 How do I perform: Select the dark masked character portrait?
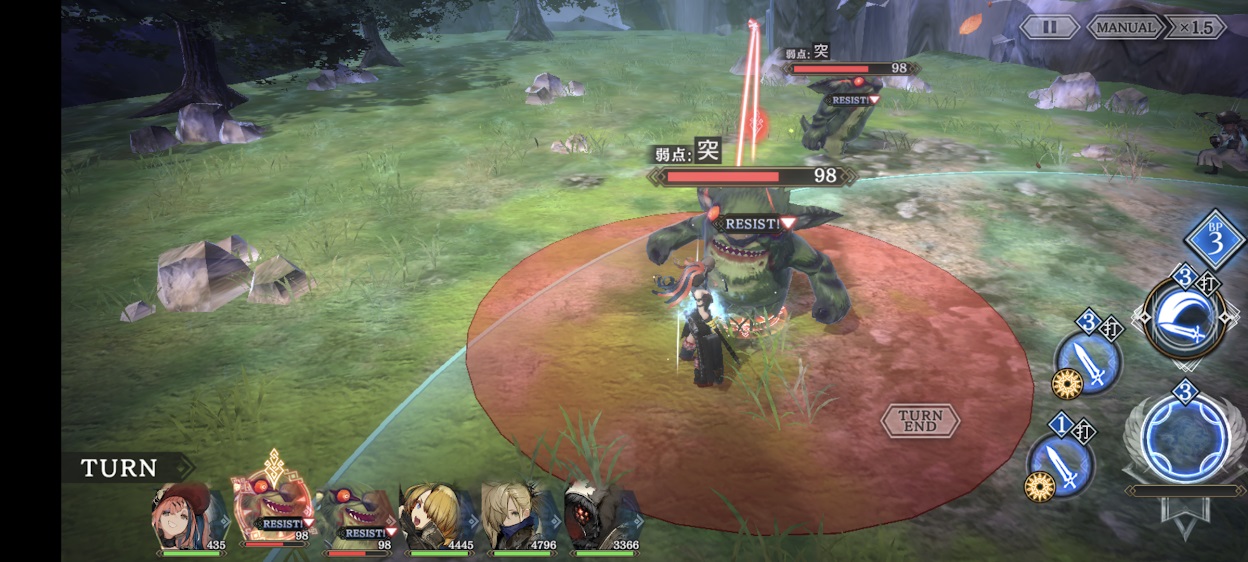(599, 514)
